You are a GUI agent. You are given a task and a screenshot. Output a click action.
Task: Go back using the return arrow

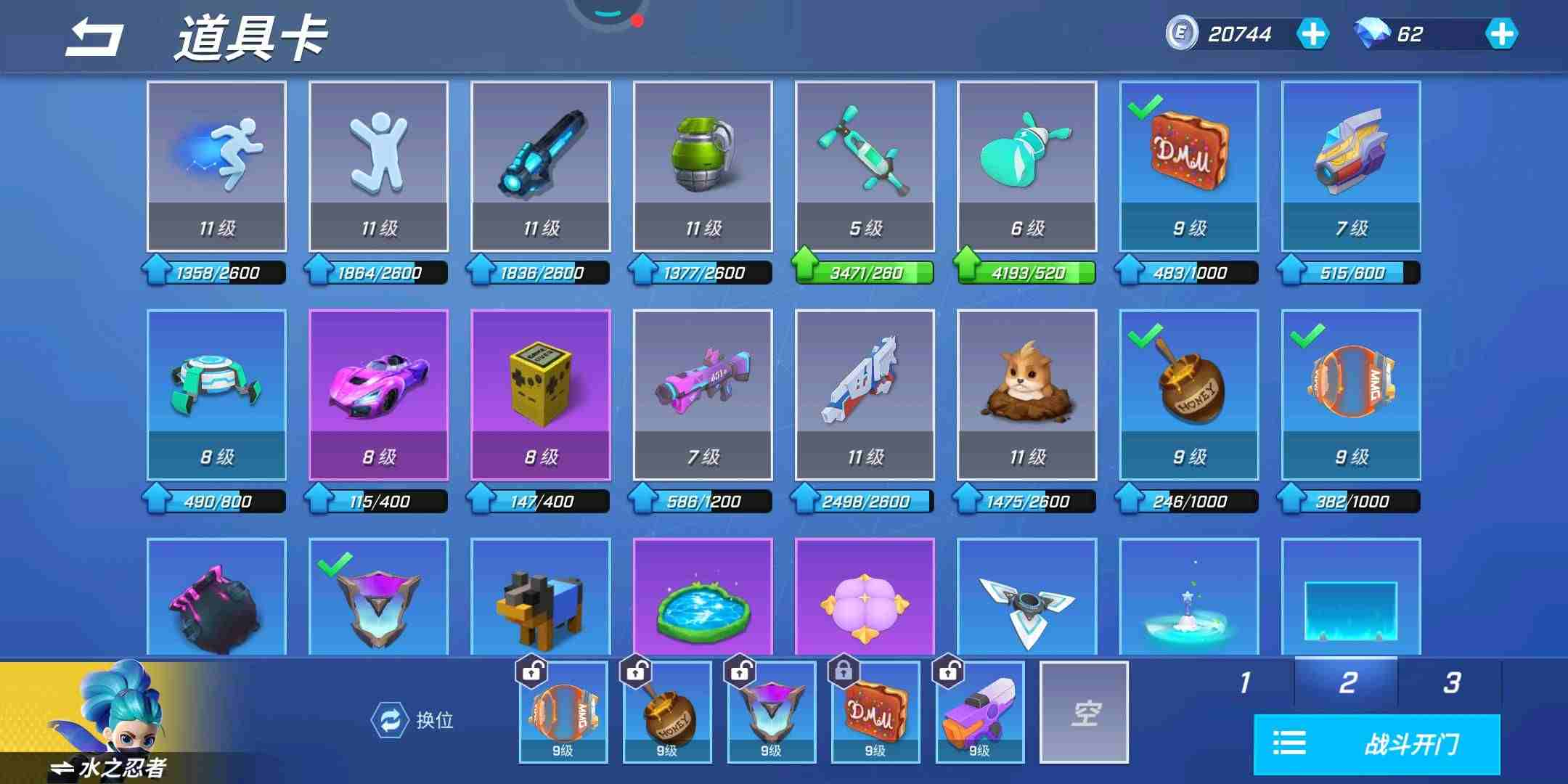pos(94,38)
